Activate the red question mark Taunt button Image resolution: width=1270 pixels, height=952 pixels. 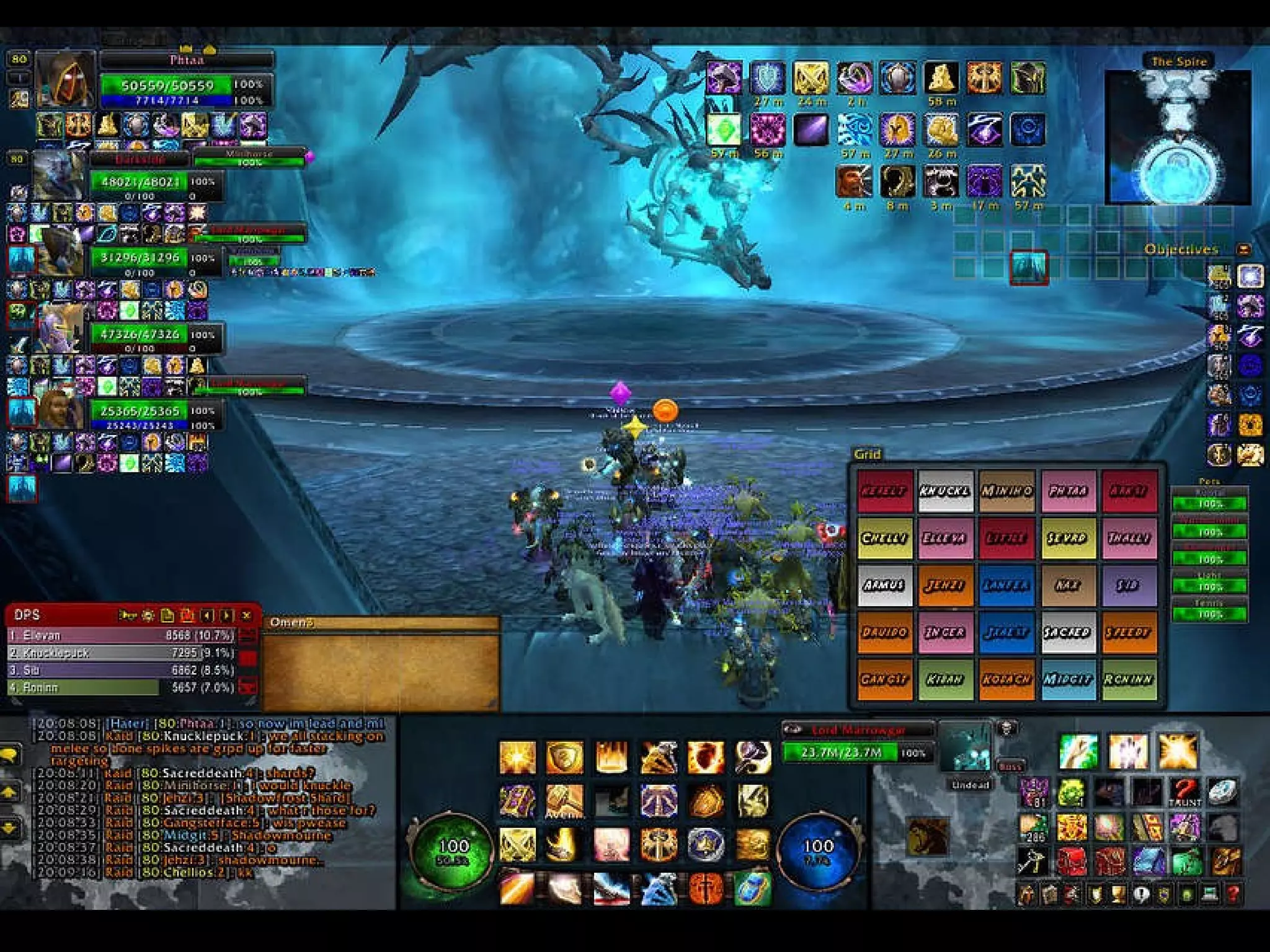(1184, 793)
